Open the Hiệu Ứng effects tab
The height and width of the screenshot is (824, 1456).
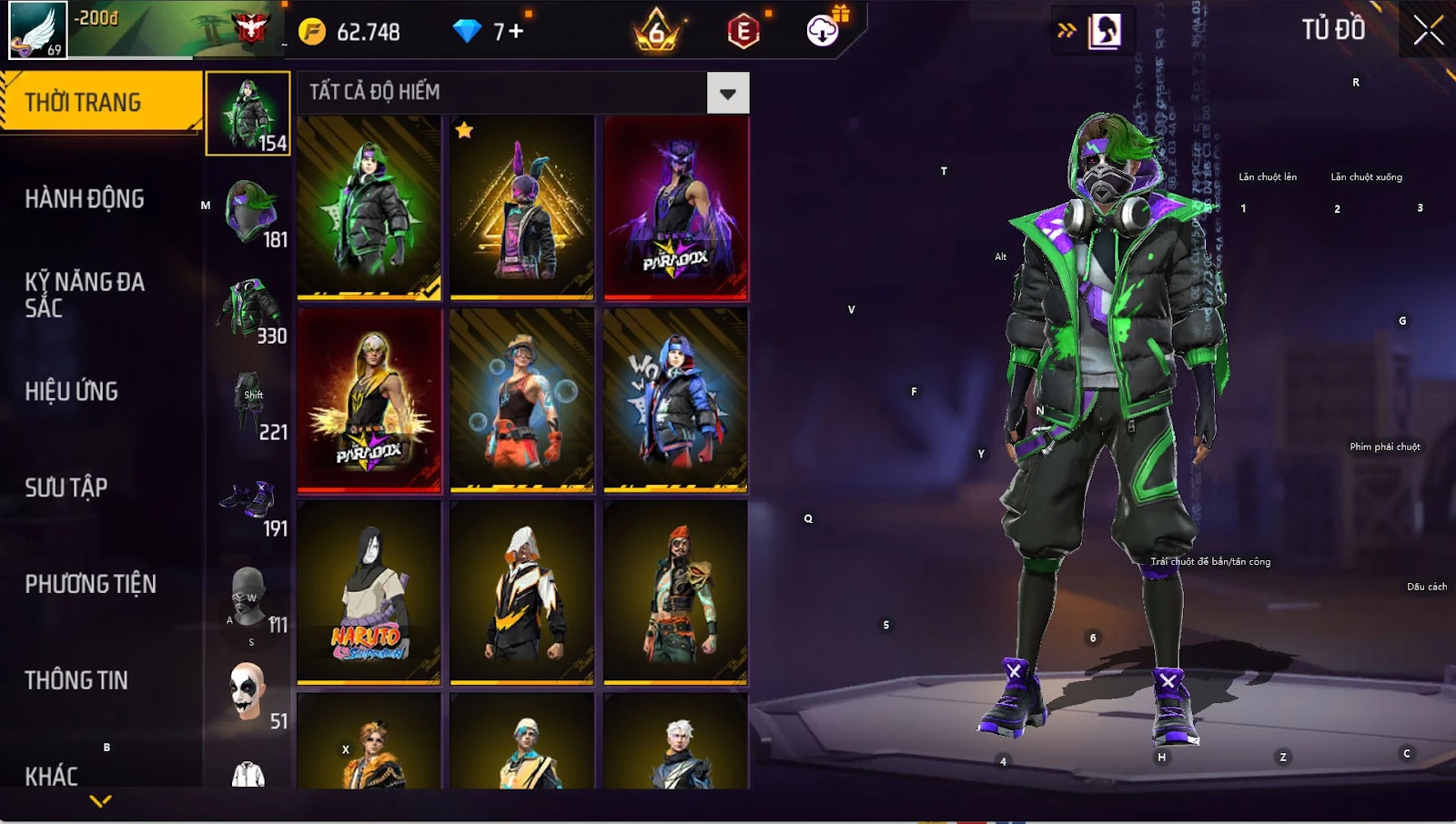72,391
